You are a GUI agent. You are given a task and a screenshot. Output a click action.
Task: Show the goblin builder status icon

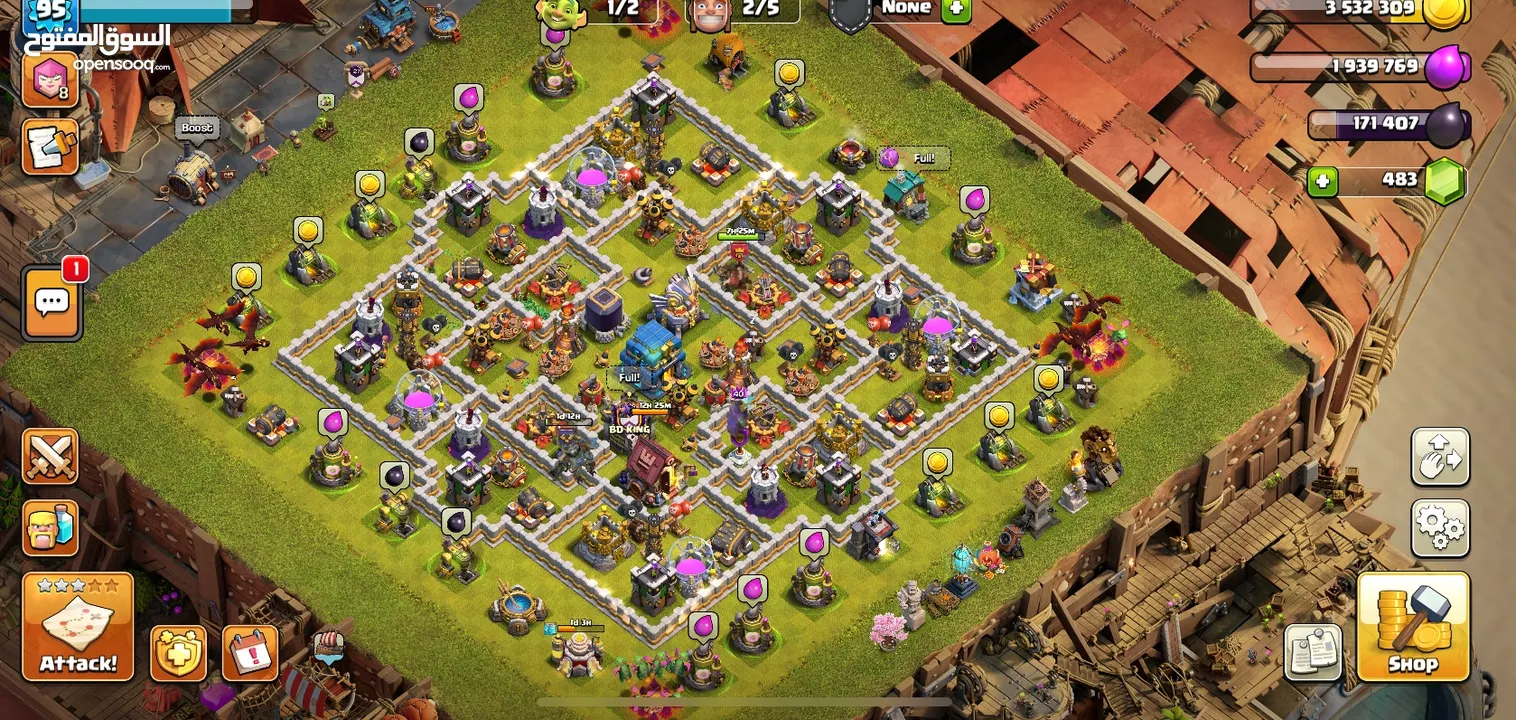(559, 10)
